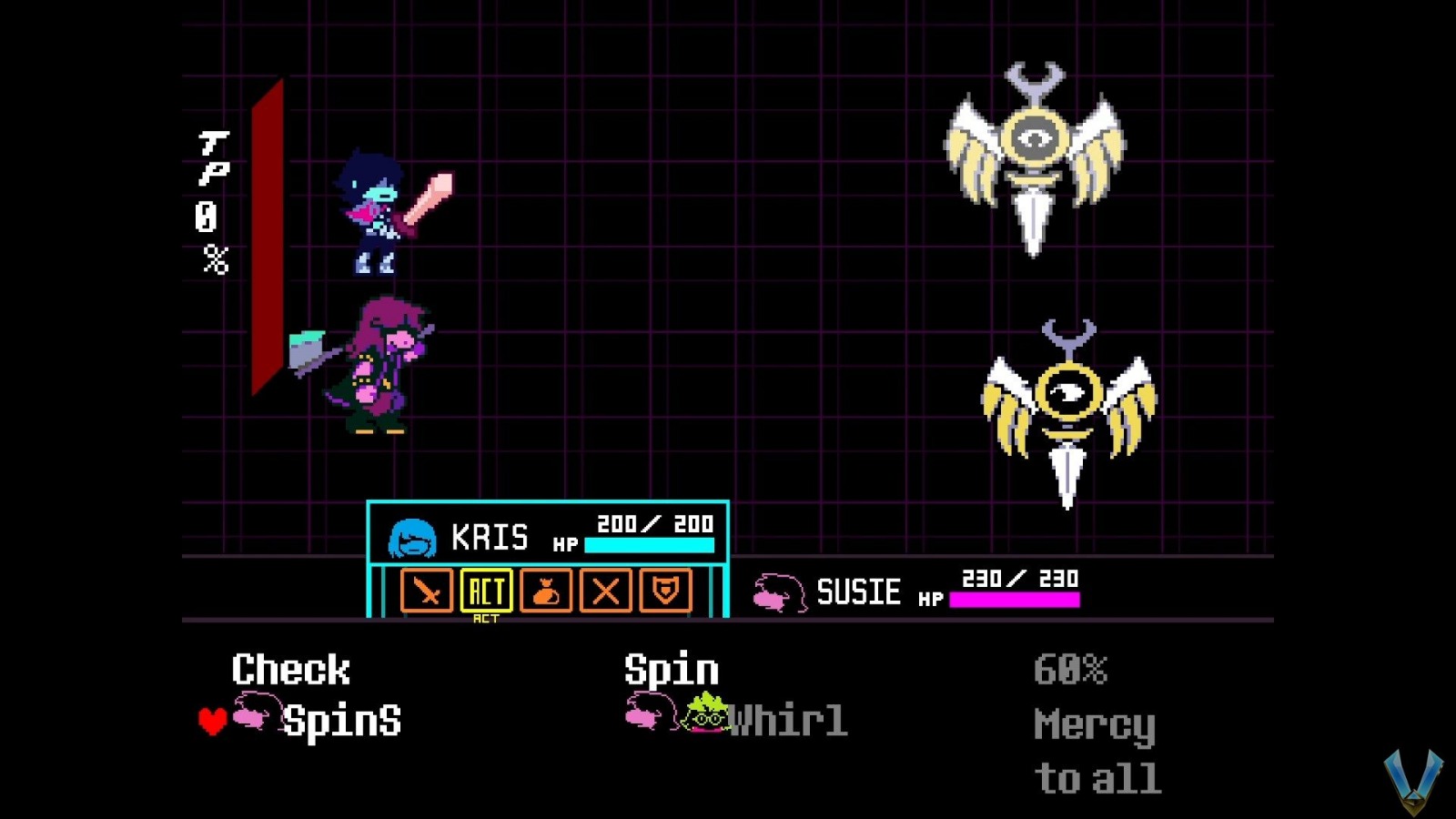Image resolution: width=1456 pixels, height=819 pixels.
Task: Click the 60% mercy percentage
Action: [x=1071, y=671]
